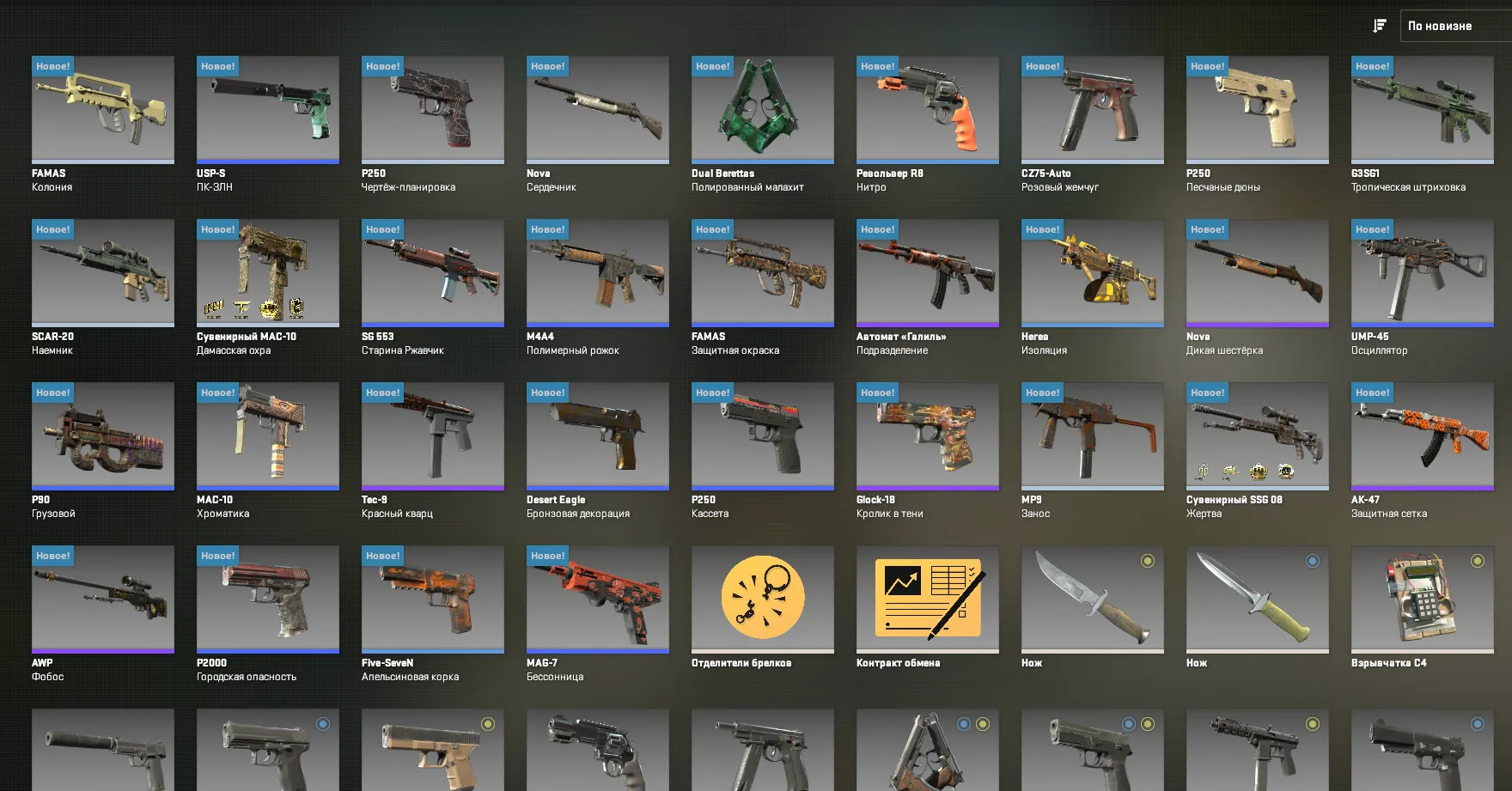1512x791 pixels.
Task: Click the sort order icon beside По новизне
Action: point(1379,25)
